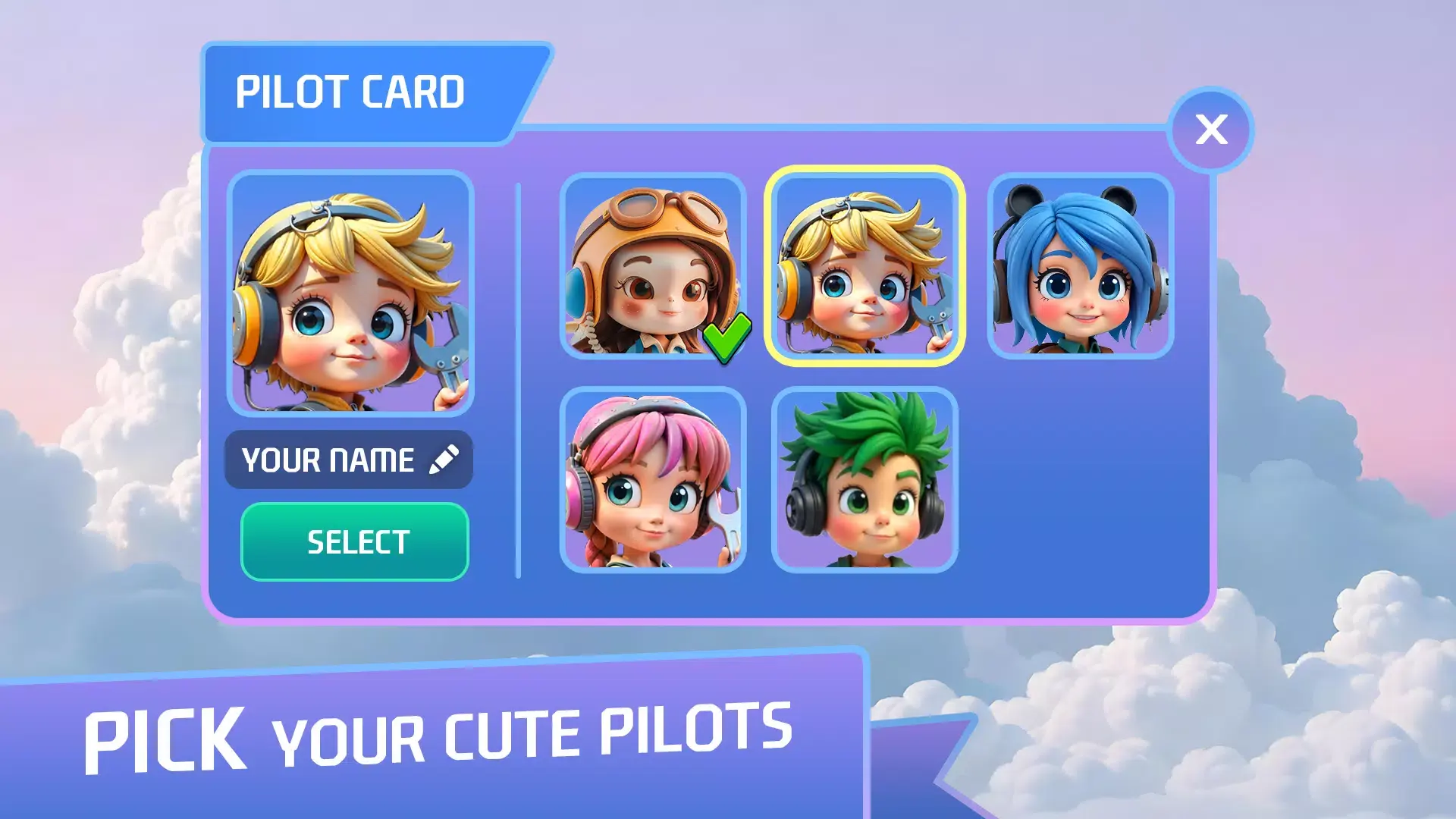Close the Pilot Card window
The image size is (1456, 819).
[x=1211, y=130]
